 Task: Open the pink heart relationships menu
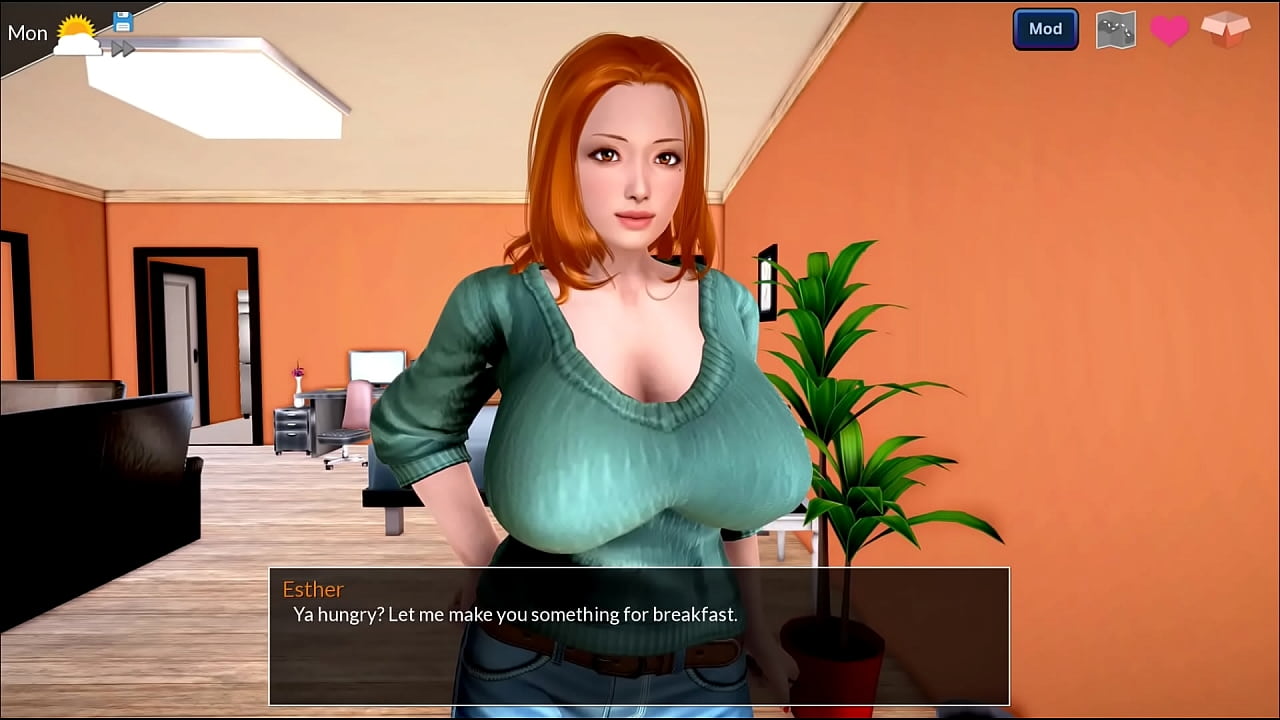pos(1170,29)
